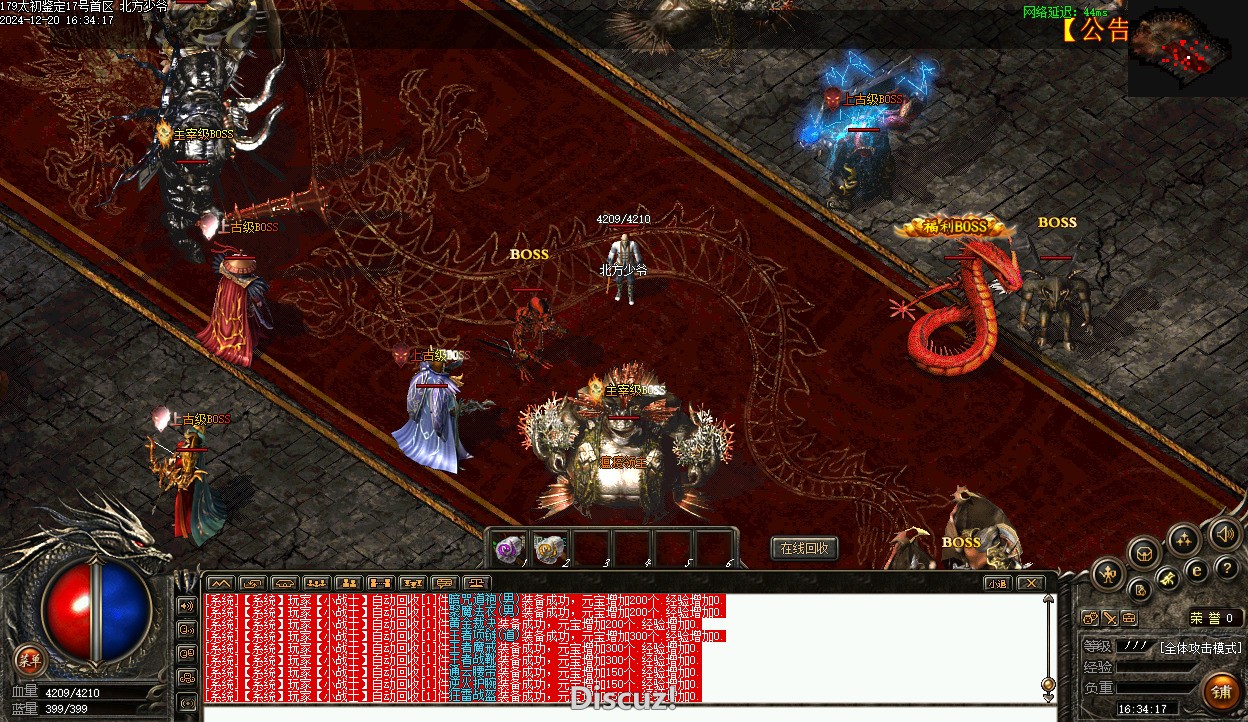Image resolution: width=1248 pixels, height=722 pixels.
Task: Open the character equipment icon with sword and shield
Action: pos(1109,573)
